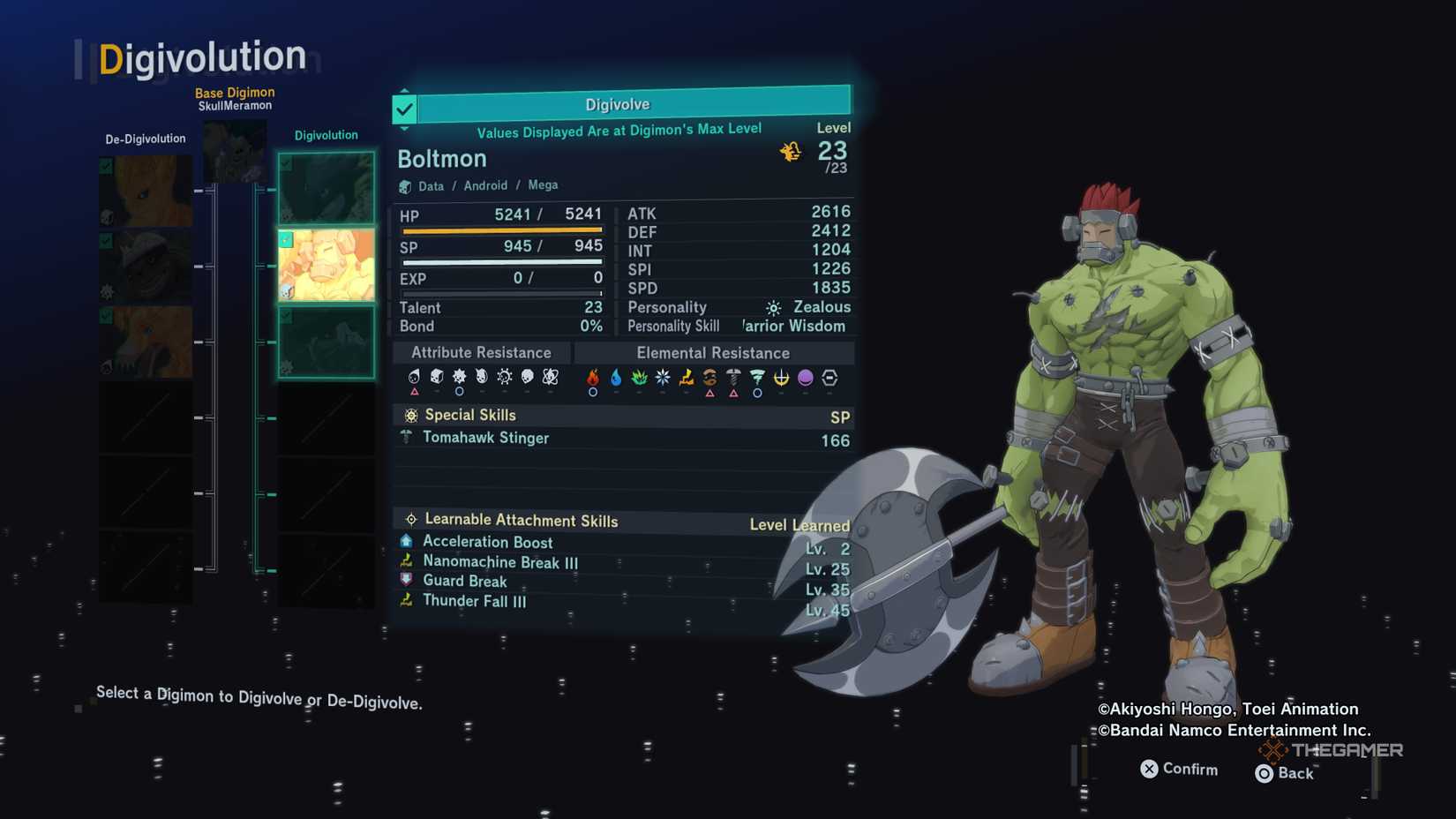Switch to the Digivolution column
This screenshot has width=1456, height=819.
coord(326,134)
